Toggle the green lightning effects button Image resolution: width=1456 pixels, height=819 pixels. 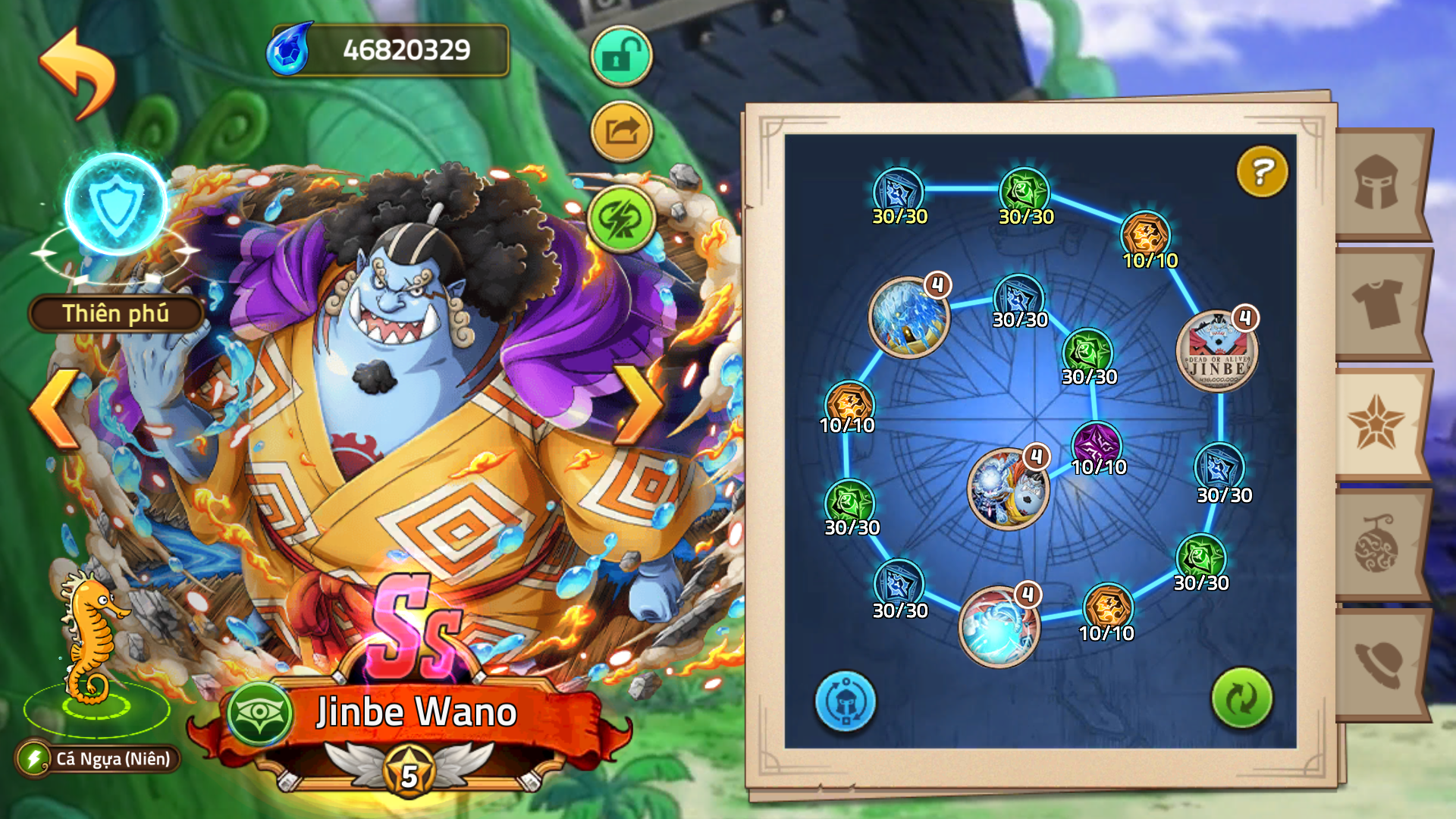pos(621,219)
